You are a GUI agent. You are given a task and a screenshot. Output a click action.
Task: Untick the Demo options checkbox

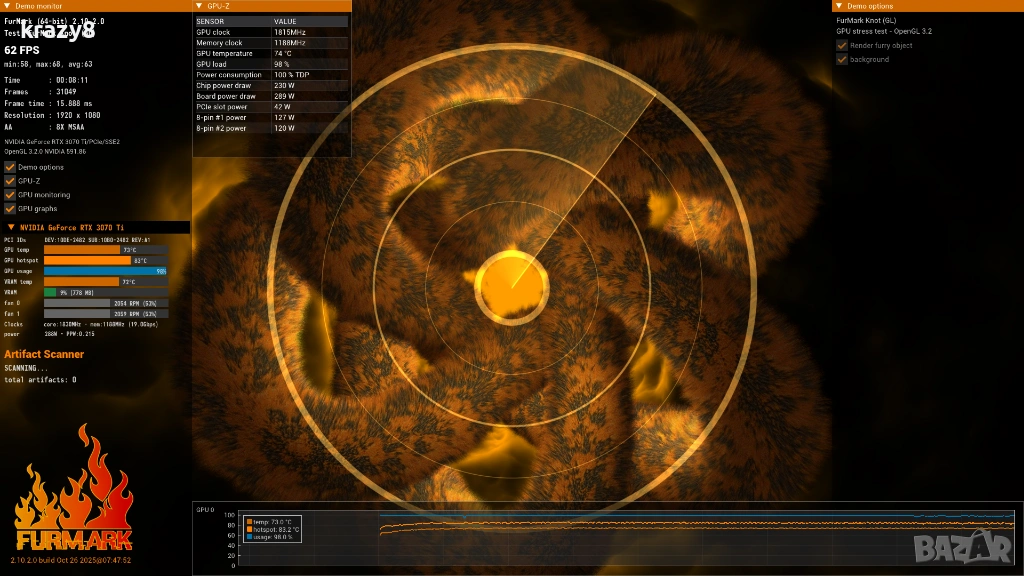(10, 167)
